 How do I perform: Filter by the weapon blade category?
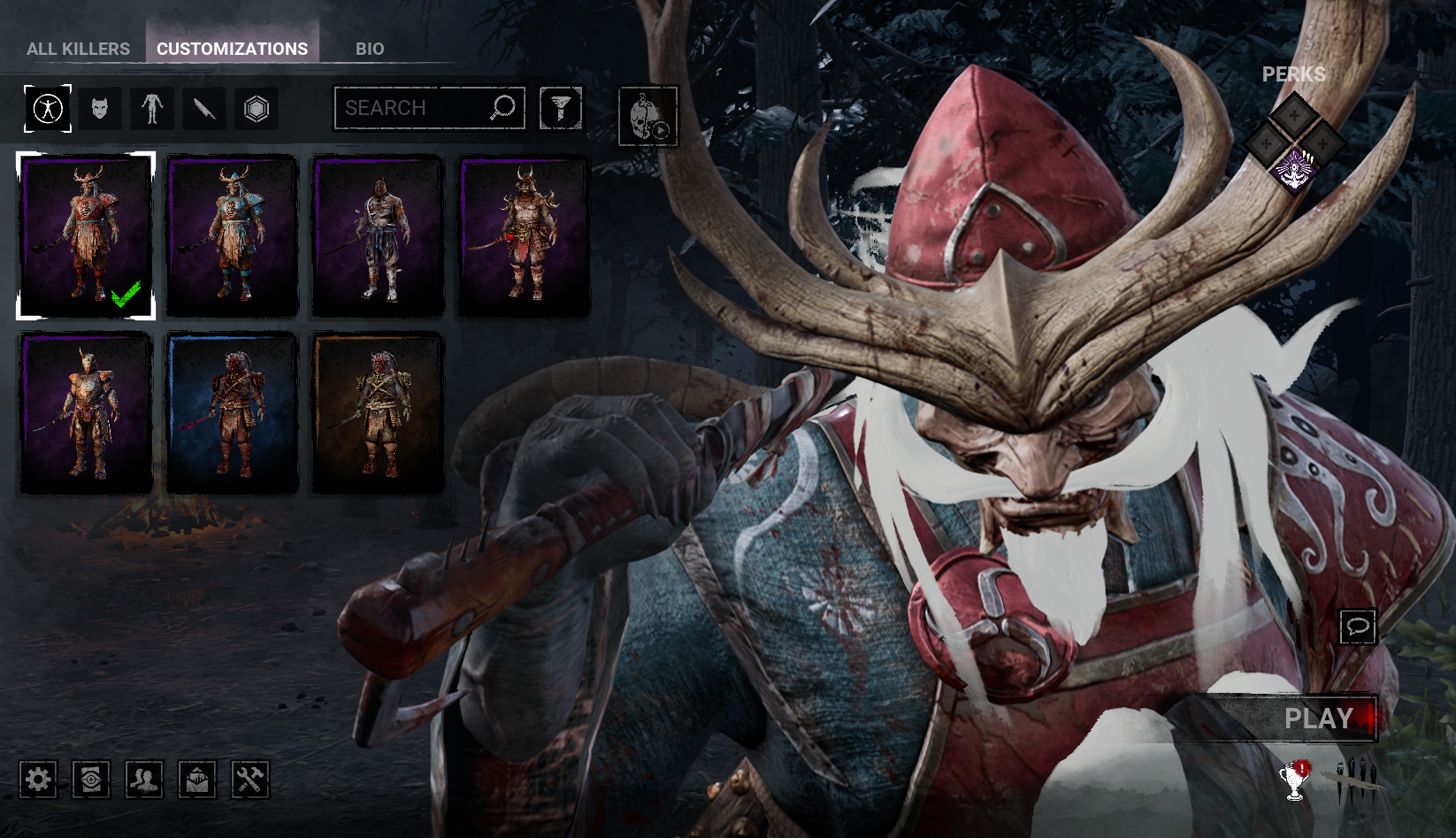point(204,109)
